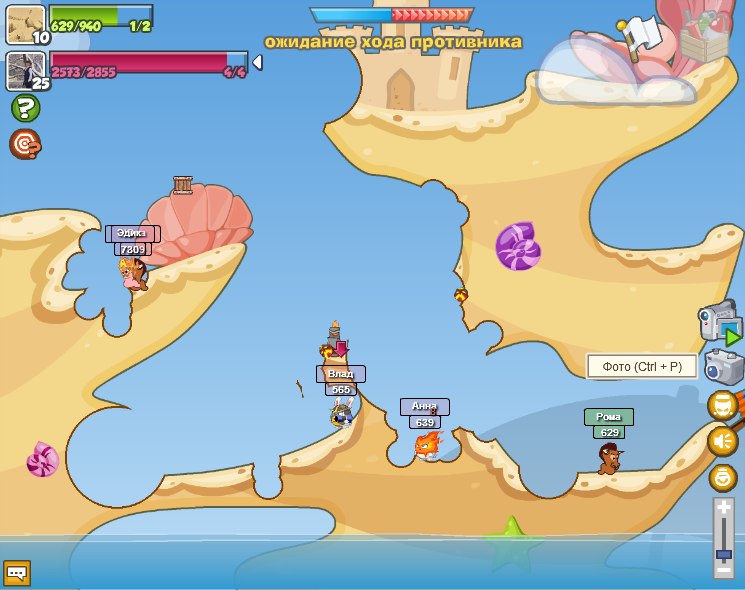Zoom in with the plus button
Screen dimensions: 745x590
(x=723, y=508)
